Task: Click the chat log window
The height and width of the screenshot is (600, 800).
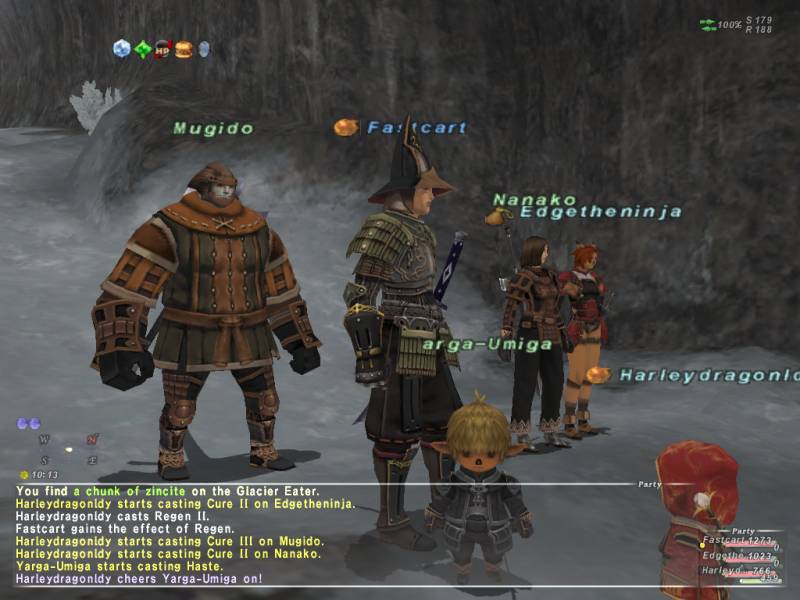Action: click(x=300, y=535)
